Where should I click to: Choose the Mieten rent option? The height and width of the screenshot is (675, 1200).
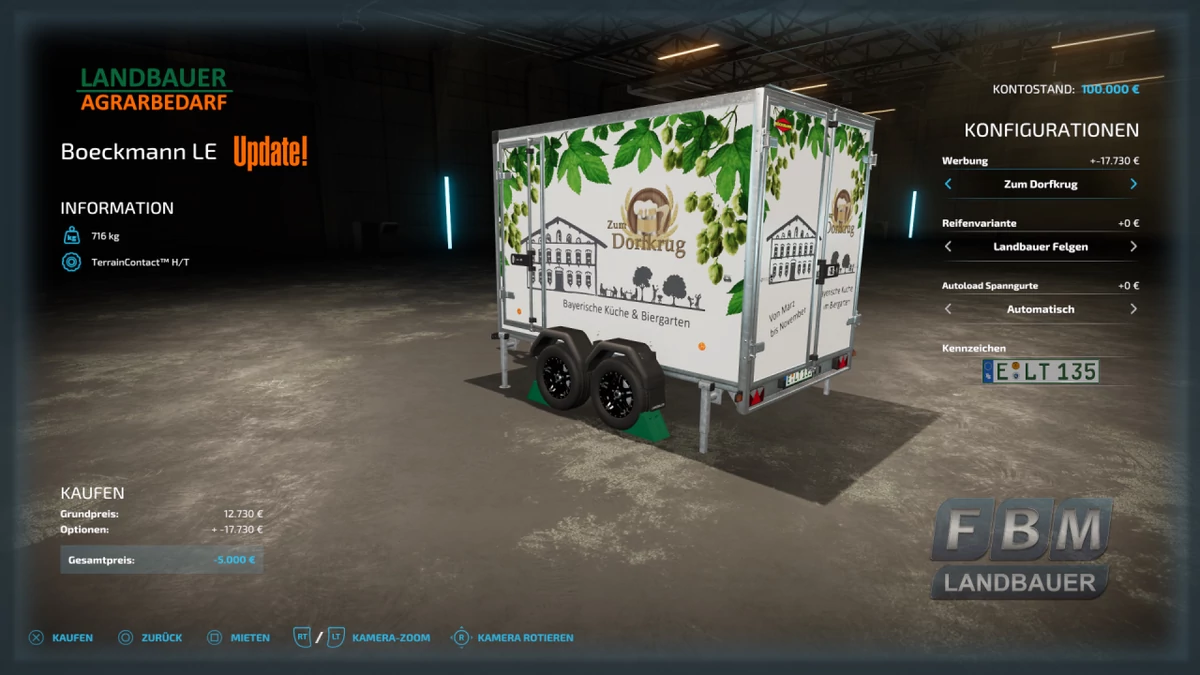[x=238, y=637]
